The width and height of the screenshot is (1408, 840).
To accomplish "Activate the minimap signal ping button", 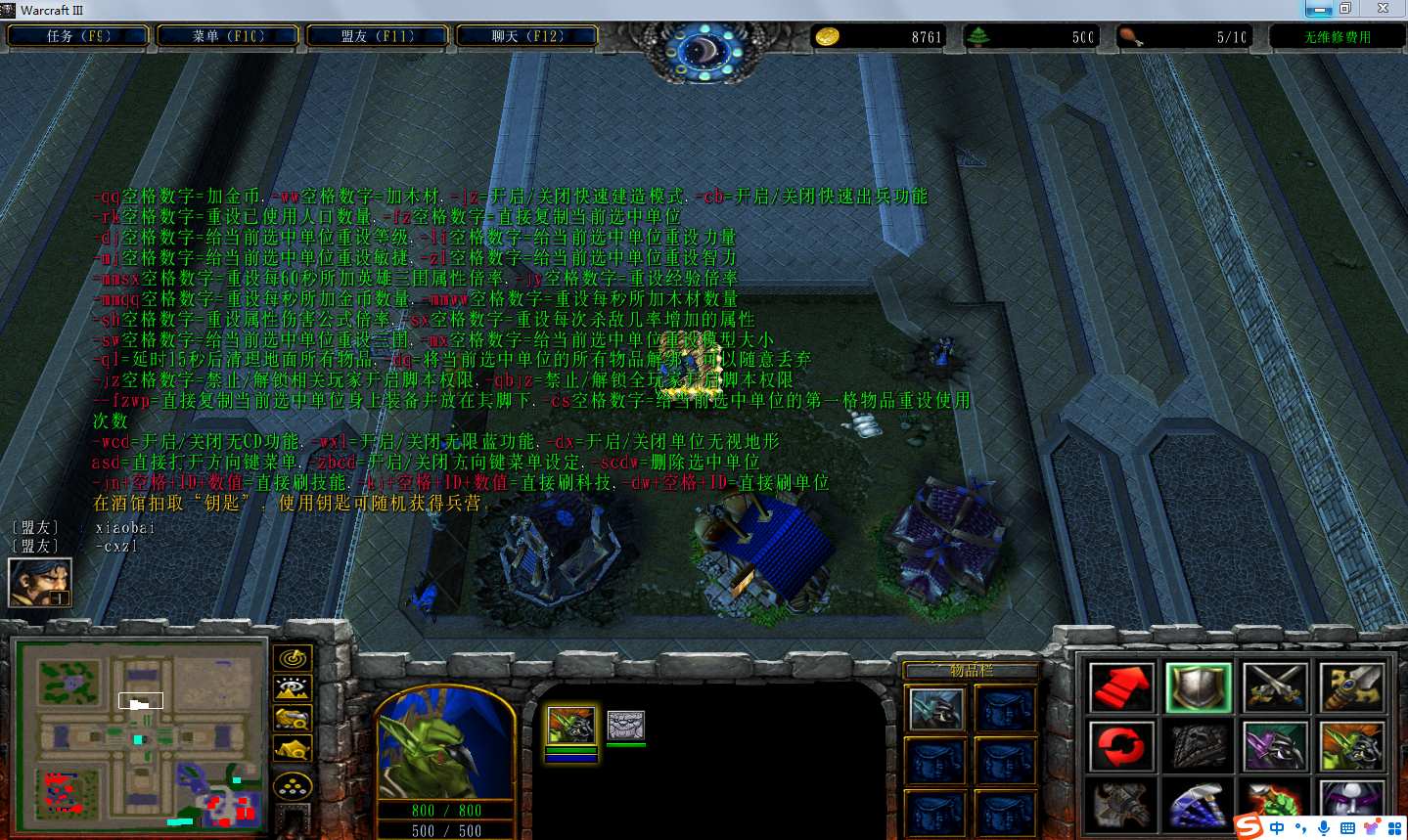I will (292, 658).
